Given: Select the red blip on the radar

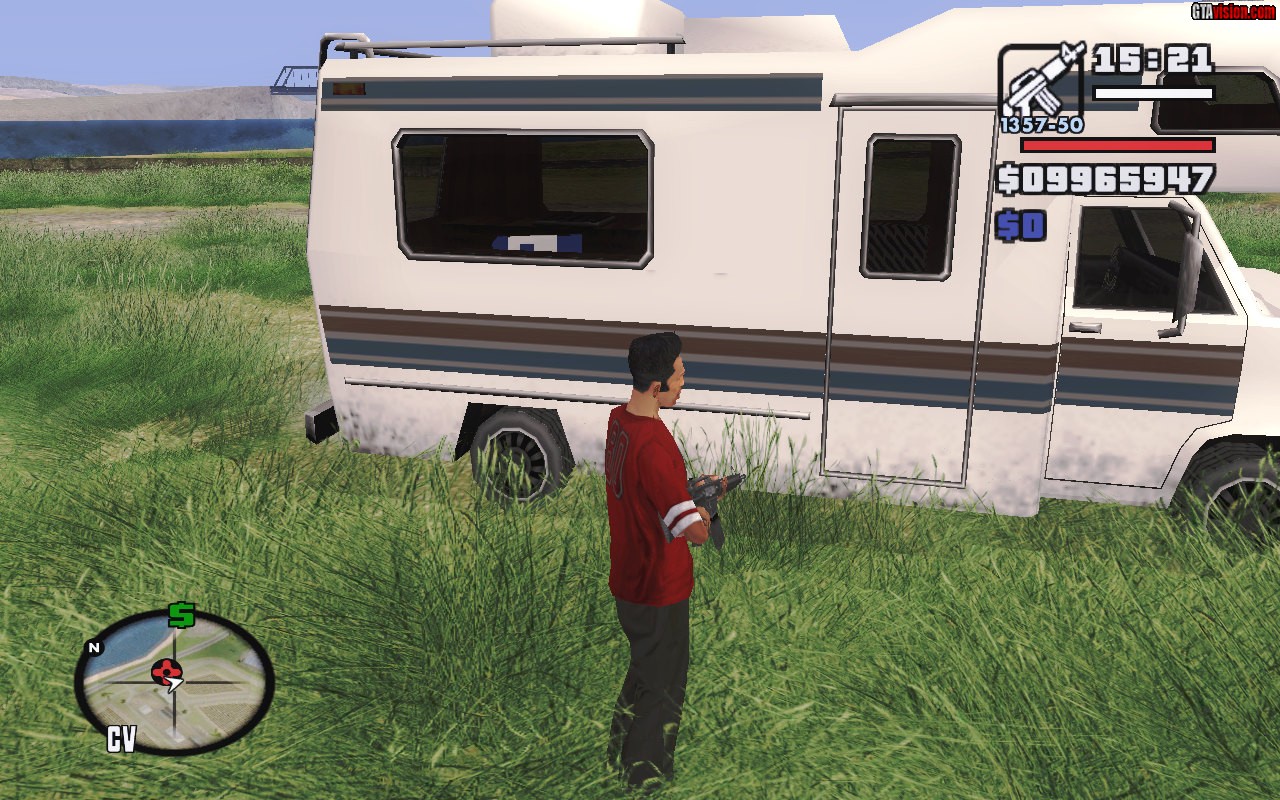Looking at the screenshot, I should [x=167, y=671].
